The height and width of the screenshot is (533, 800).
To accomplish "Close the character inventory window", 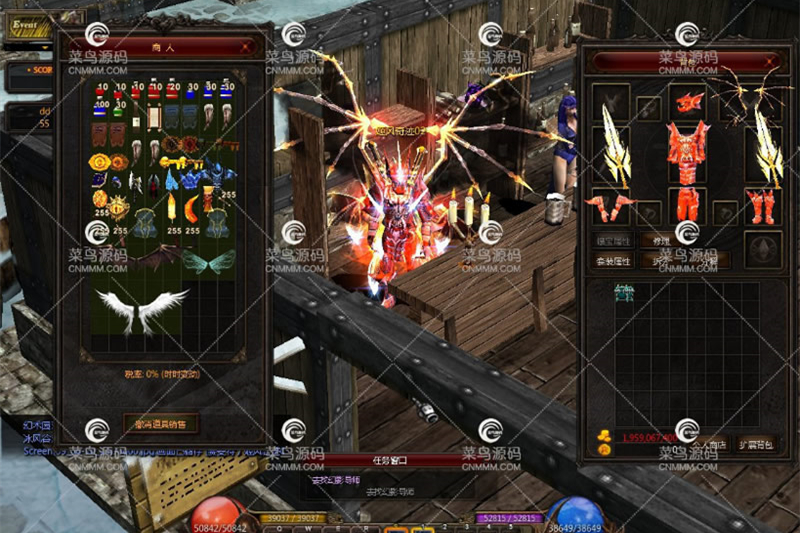I will pyautogui.click(x=770, y=62).
